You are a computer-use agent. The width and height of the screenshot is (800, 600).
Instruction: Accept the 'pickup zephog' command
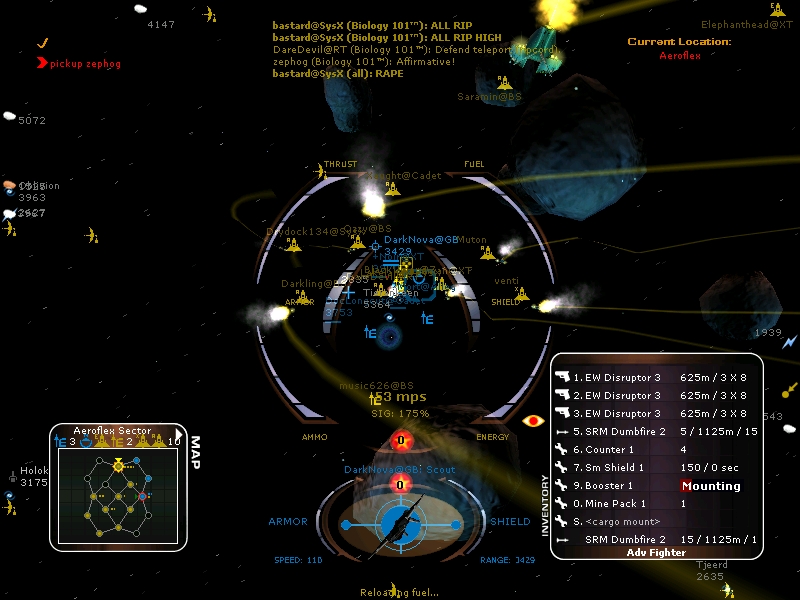click(78, 62)
